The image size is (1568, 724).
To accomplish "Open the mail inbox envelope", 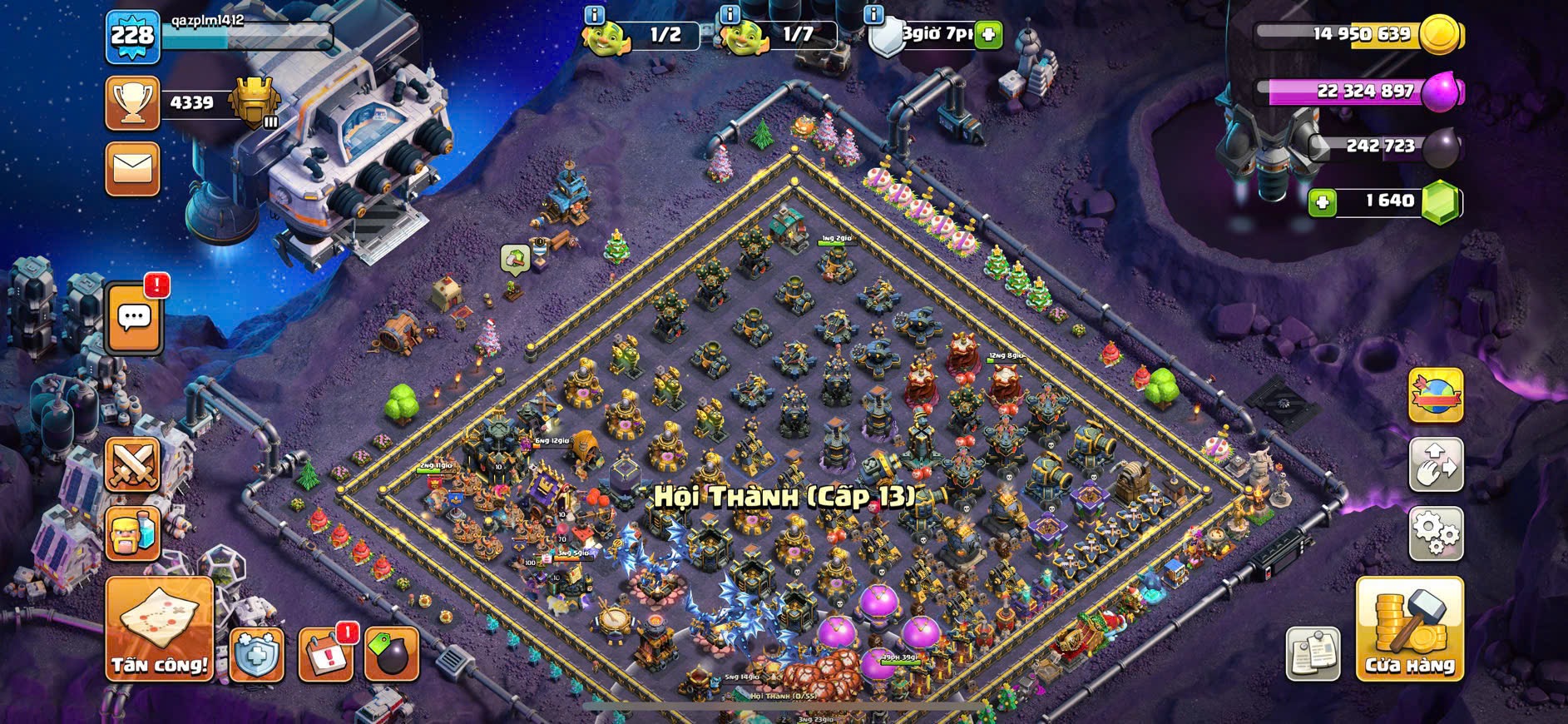I will pyautogui.click(x=133, y=169).
